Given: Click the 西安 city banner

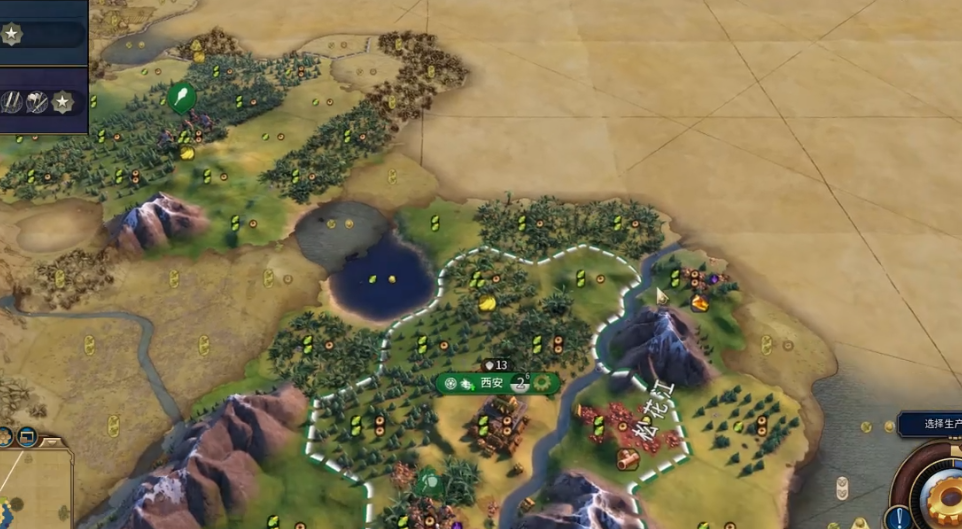Looking at the screenshot, I should click(x=491, y=382).
